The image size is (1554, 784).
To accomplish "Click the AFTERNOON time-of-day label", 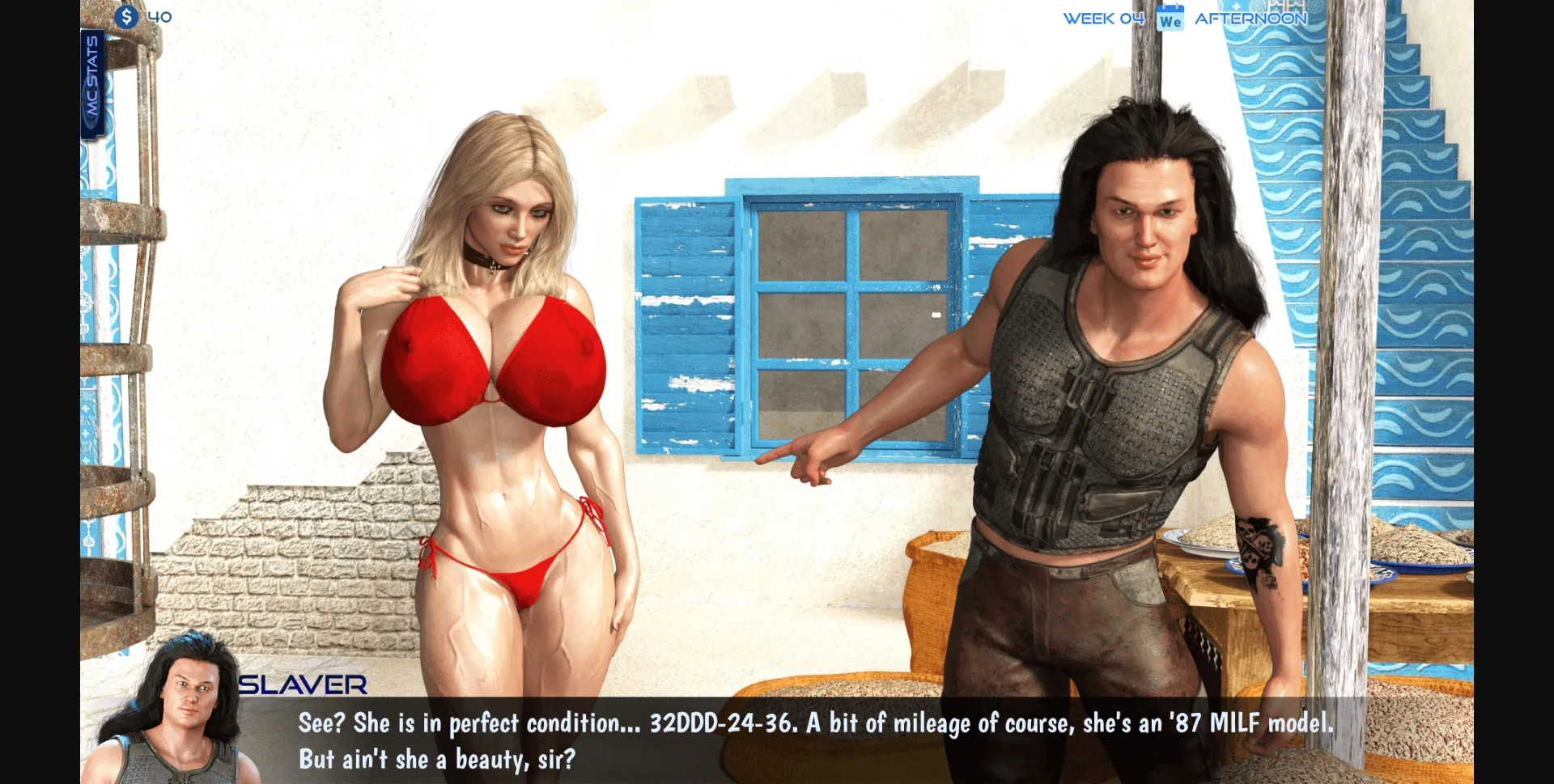I will pos(1251,18).
